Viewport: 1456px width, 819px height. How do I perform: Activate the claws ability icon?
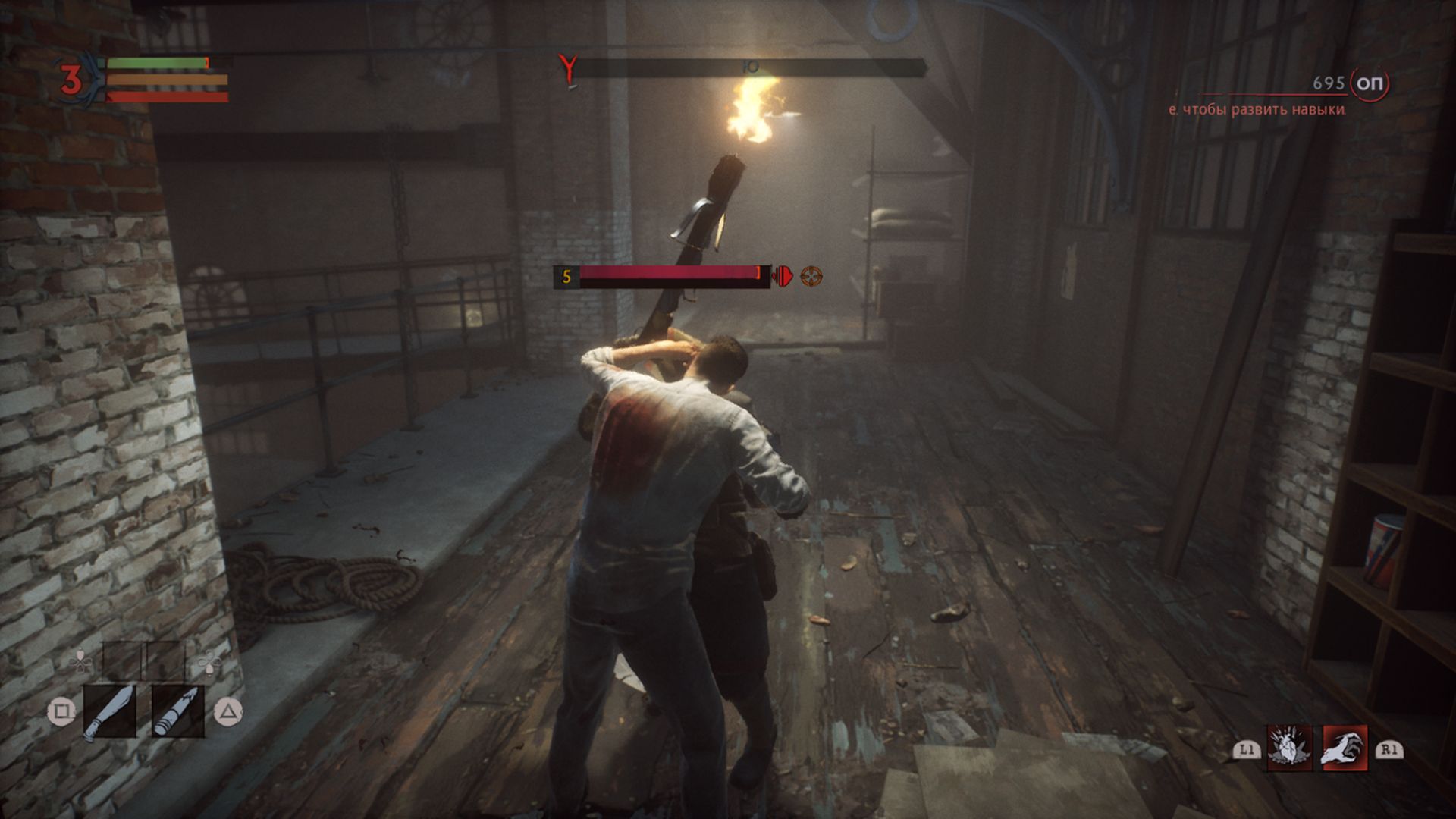[x=1345, y=748]
